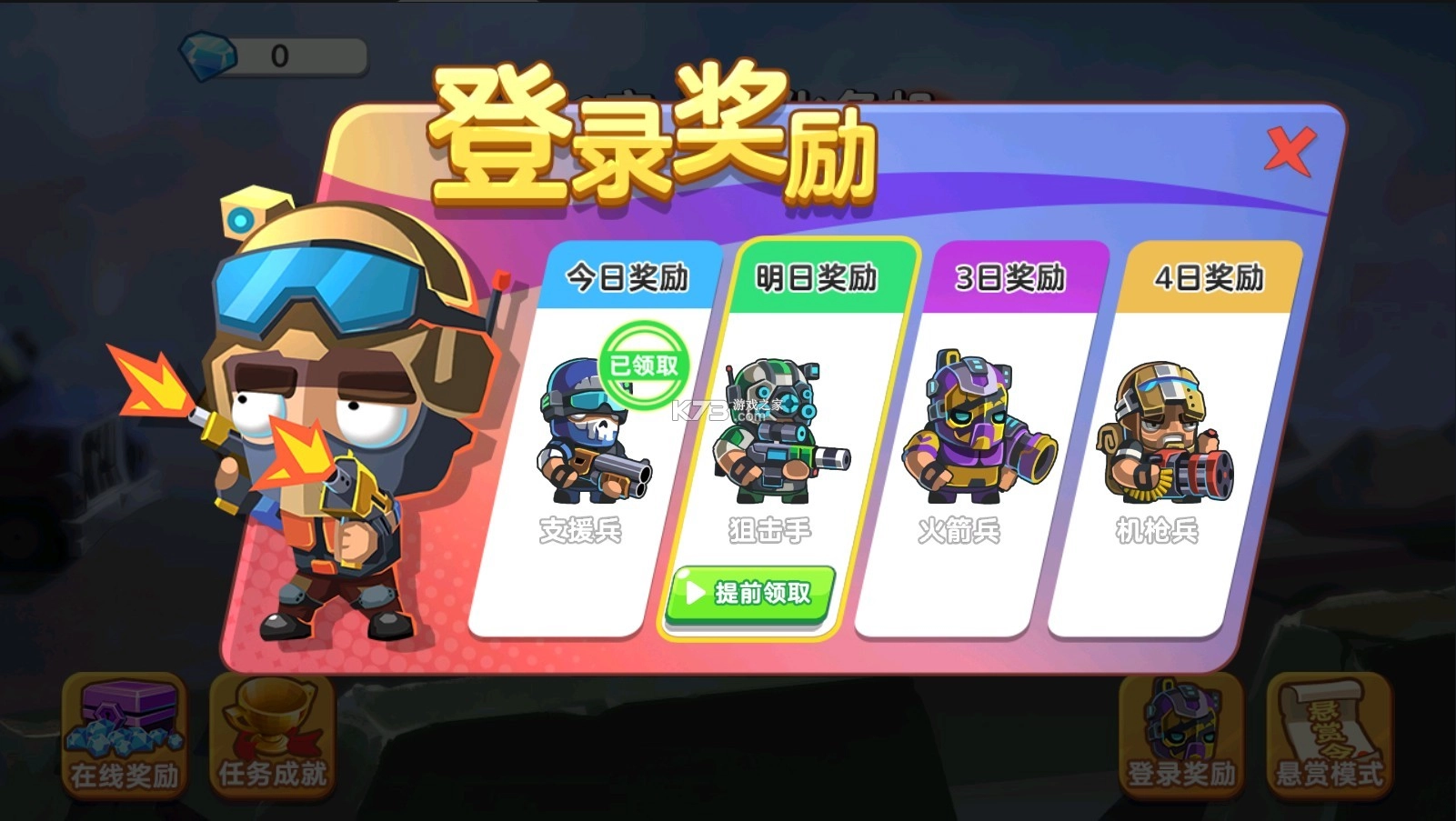Select the 明日奖励 card header
Screen dimensions: 1456x821
click(x=817, y=277)
